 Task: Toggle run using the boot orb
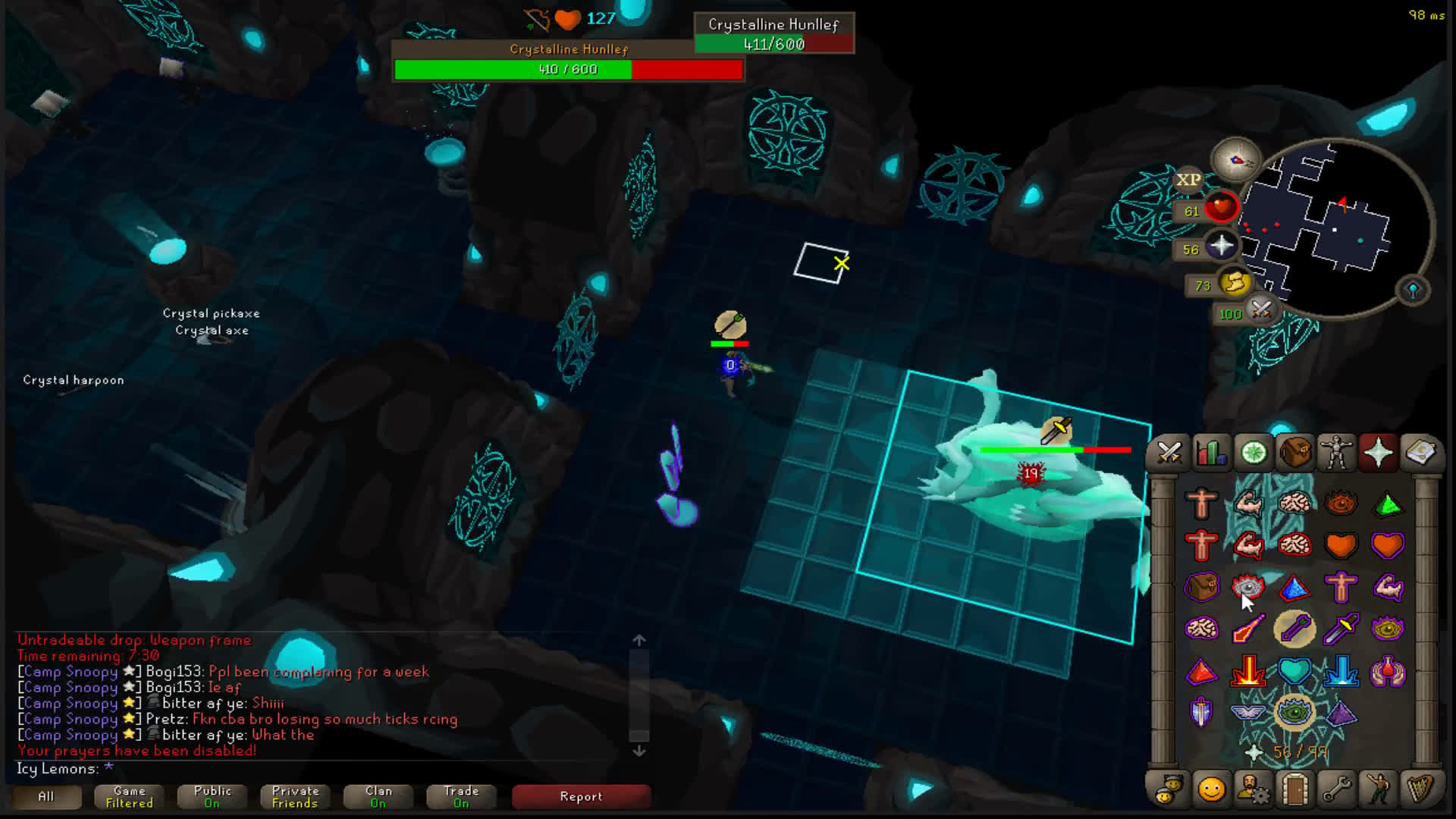(x=1235, y=283)
